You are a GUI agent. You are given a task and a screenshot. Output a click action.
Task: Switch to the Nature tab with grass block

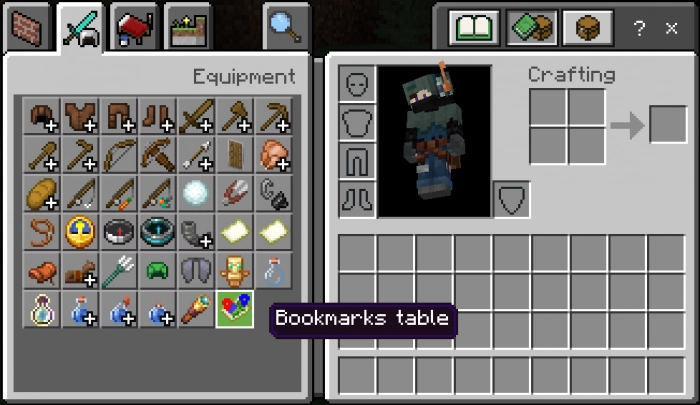187,27
